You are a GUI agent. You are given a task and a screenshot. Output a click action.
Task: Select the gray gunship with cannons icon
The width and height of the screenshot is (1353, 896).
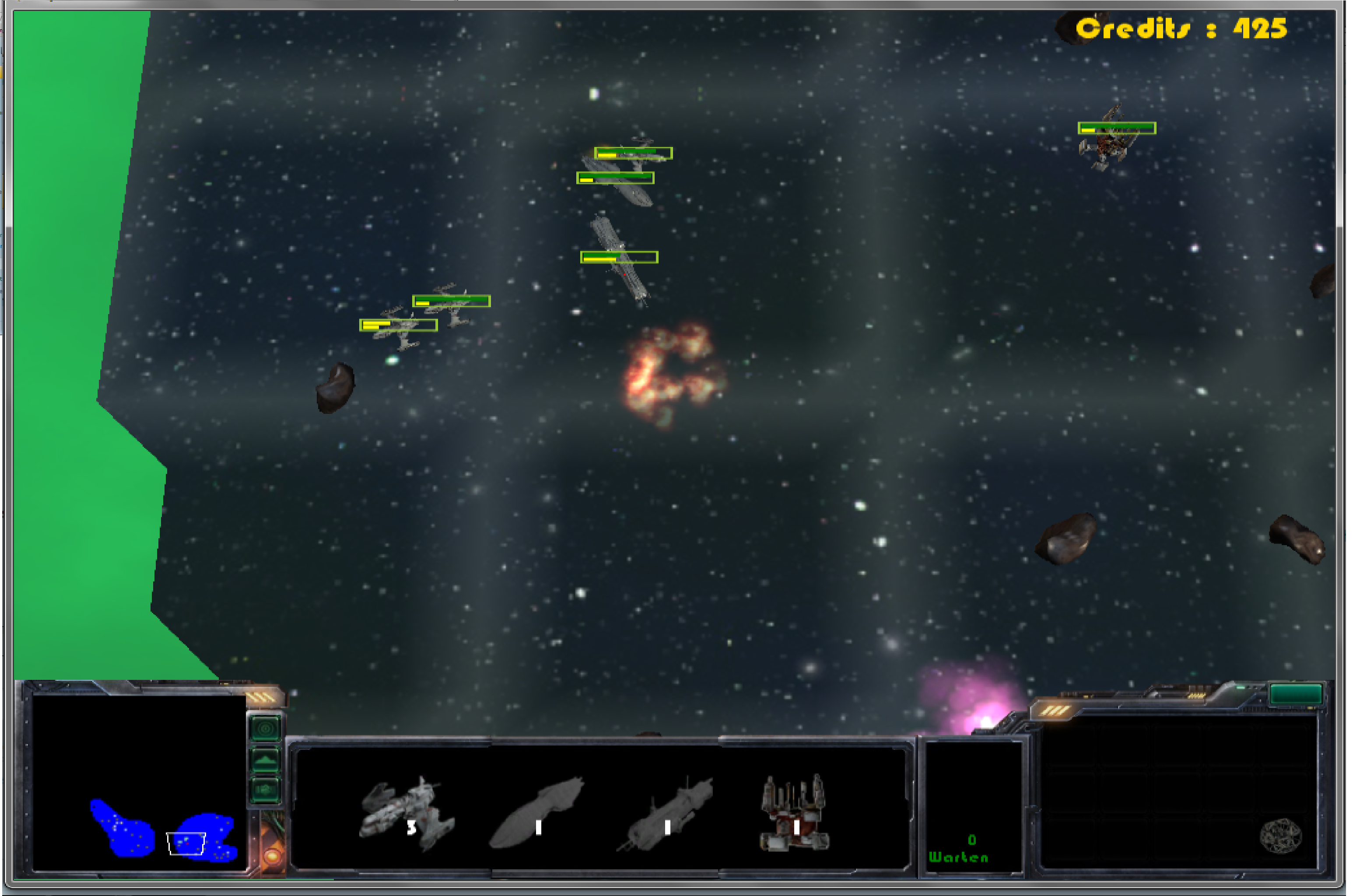coord(666,814)
